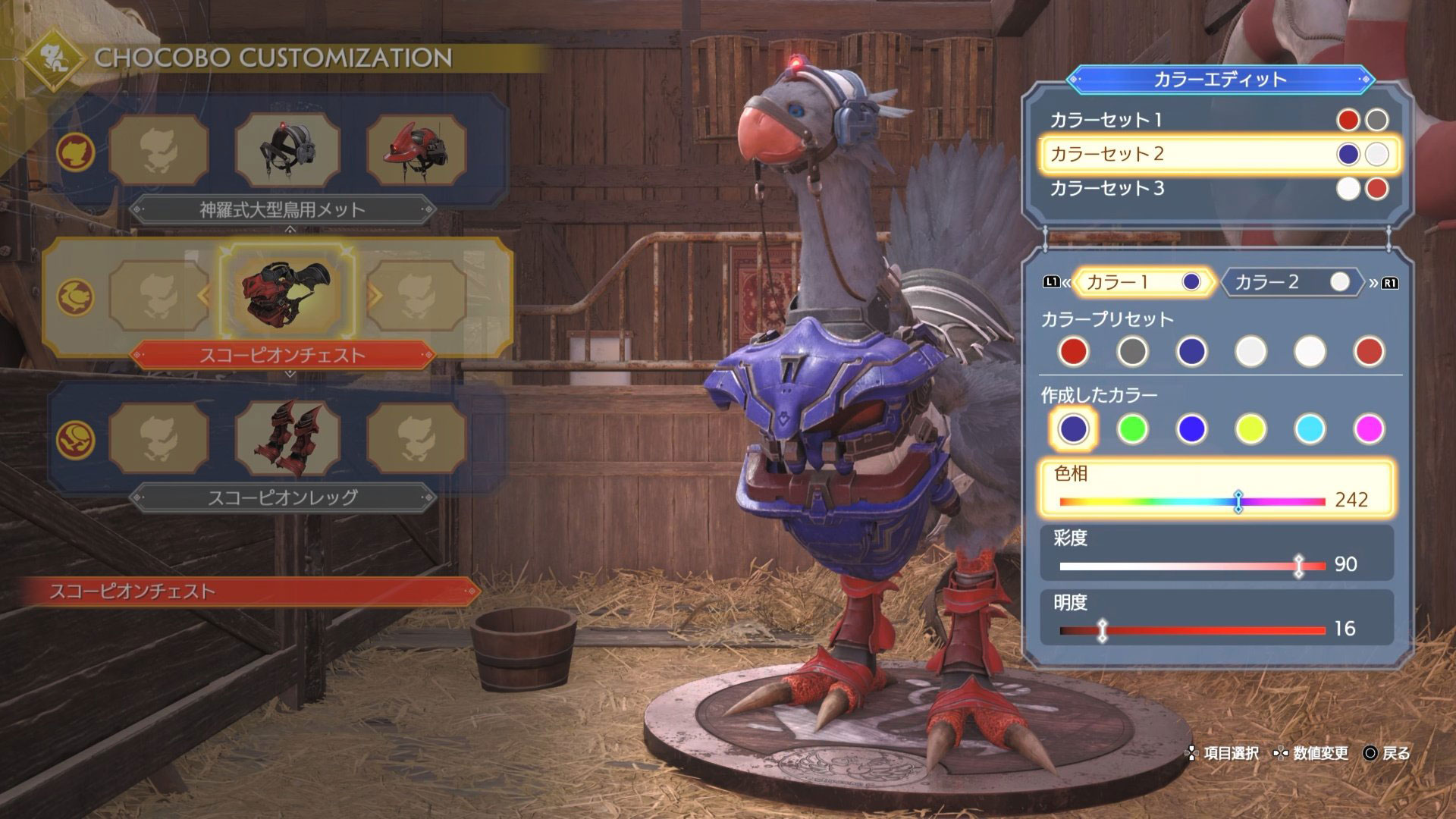1456x819 pixels.
Task: Adjust the 彩度 saturation slider
Action: (1299, 566)
